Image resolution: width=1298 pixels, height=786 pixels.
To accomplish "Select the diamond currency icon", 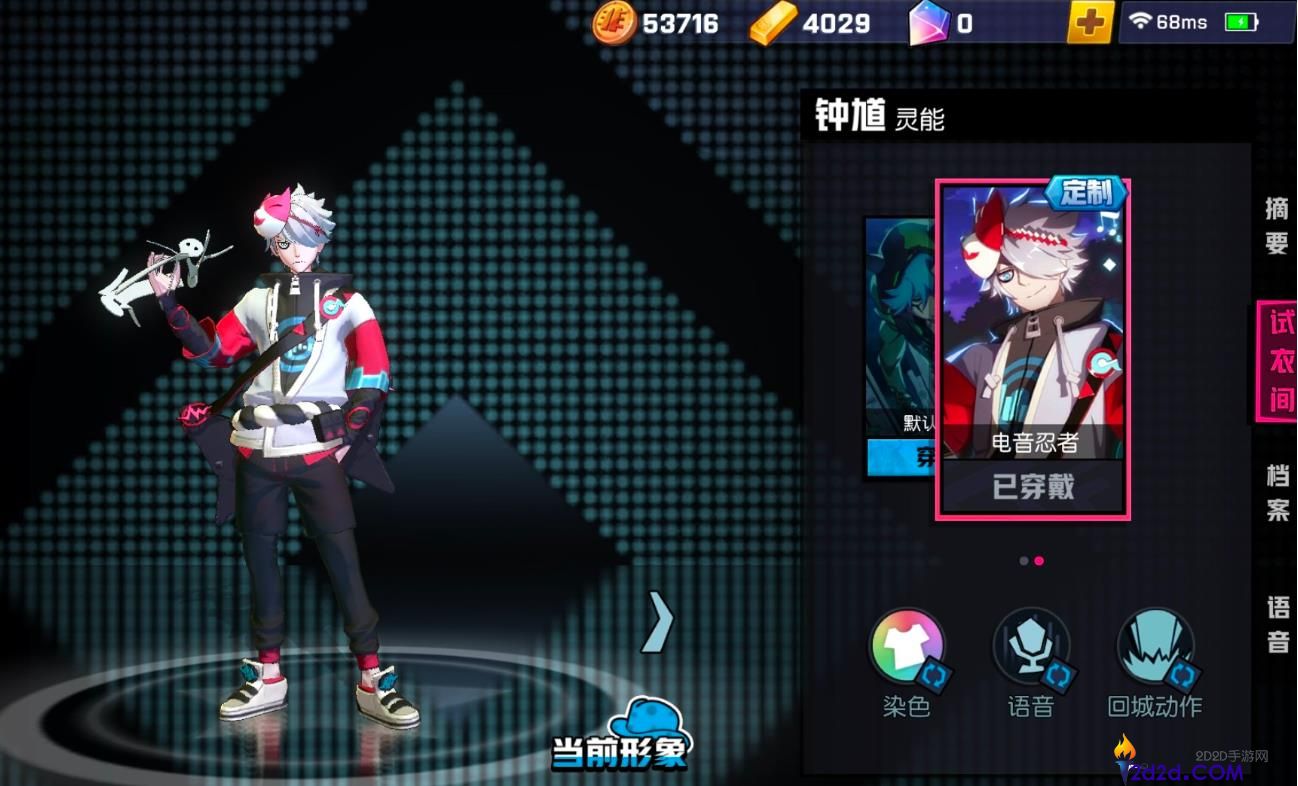I will pos(930,21).
